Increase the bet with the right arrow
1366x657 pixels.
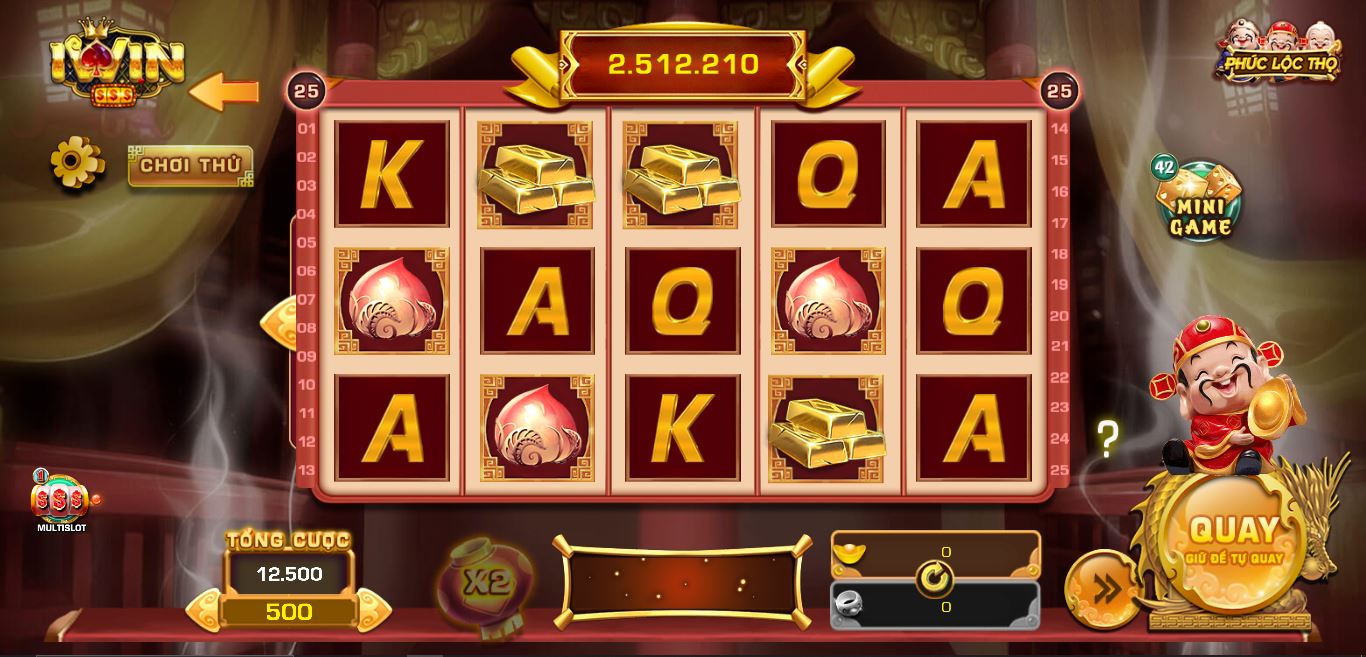coord(373,610)
